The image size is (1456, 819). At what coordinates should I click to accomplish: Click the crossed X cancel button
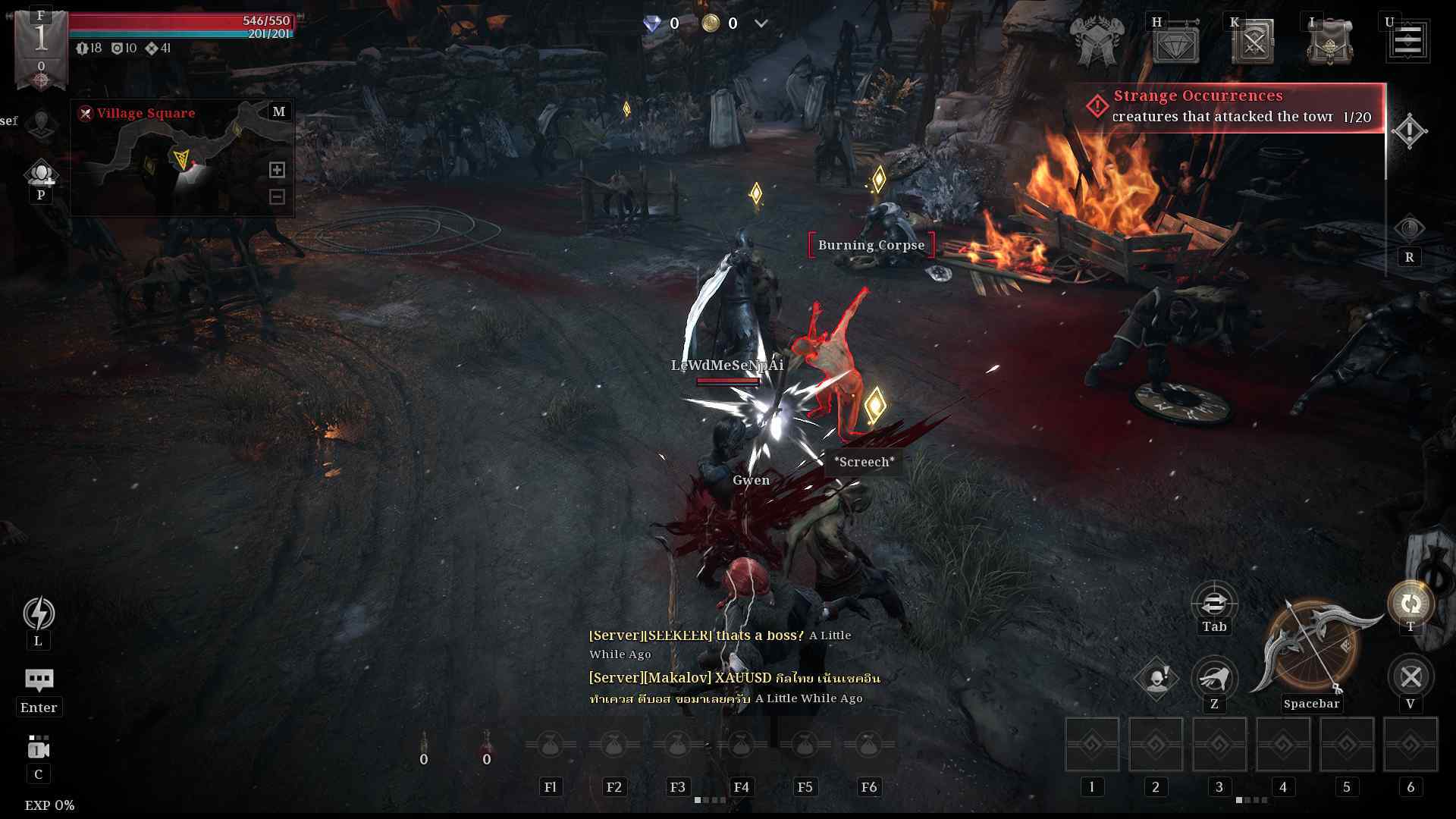(1410, 676)
